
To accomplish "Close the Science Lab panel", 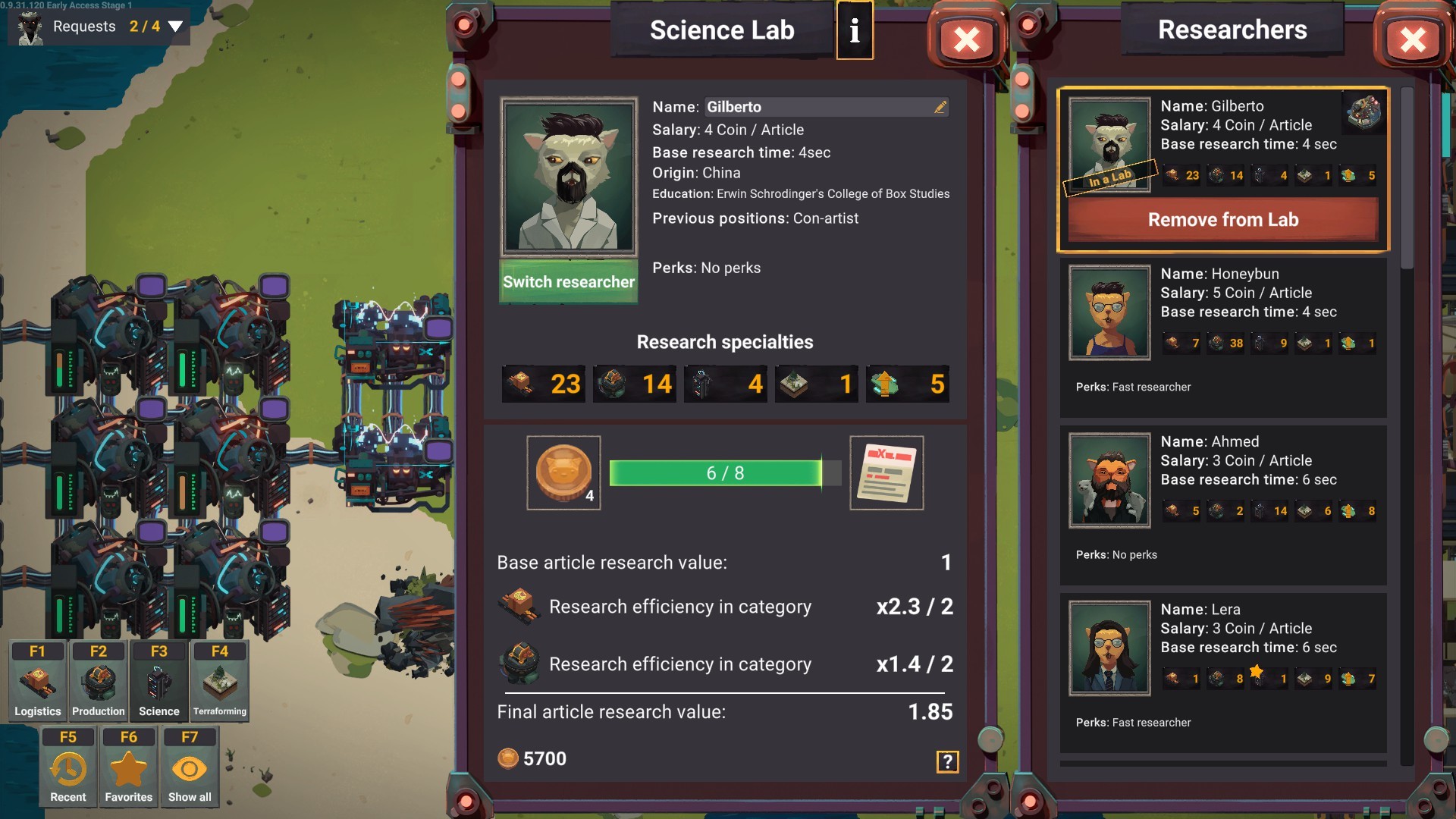I will coord(966,39).
